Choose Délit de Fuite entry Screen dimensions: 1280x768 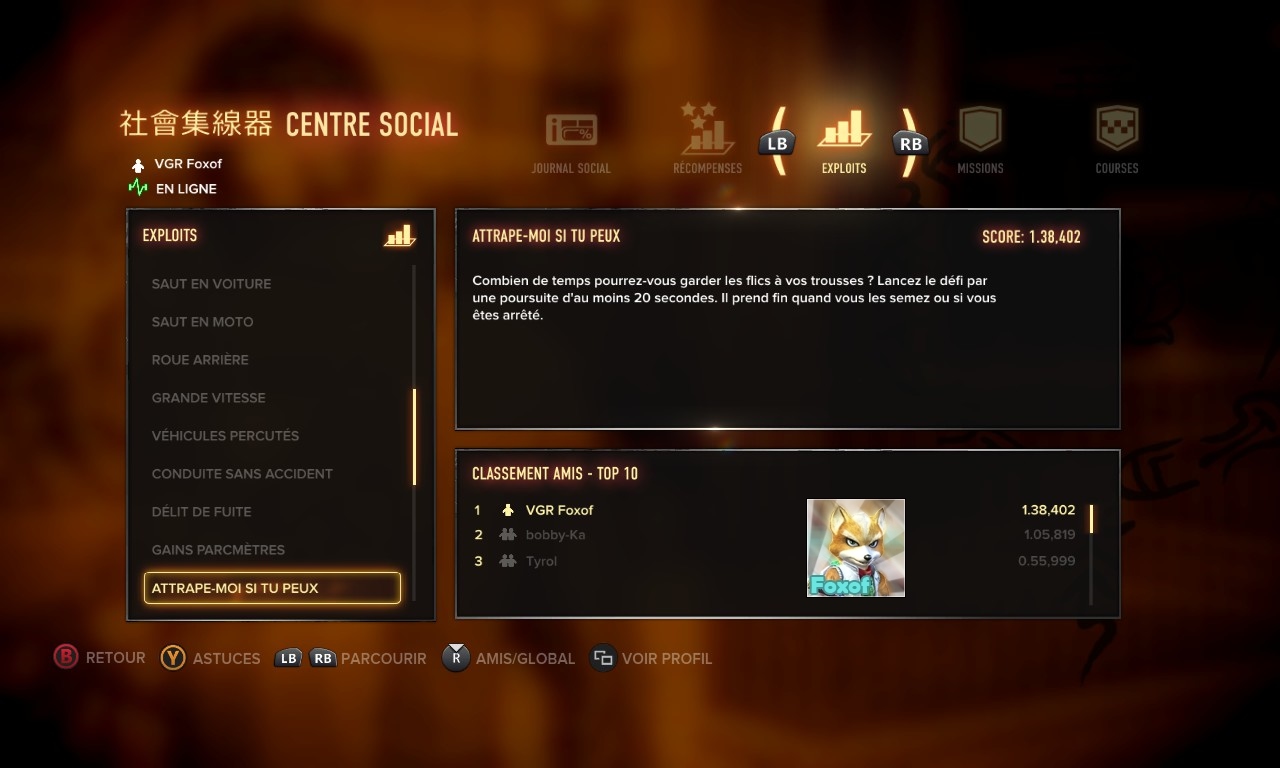pyautogui.click(x=201, y=512)
